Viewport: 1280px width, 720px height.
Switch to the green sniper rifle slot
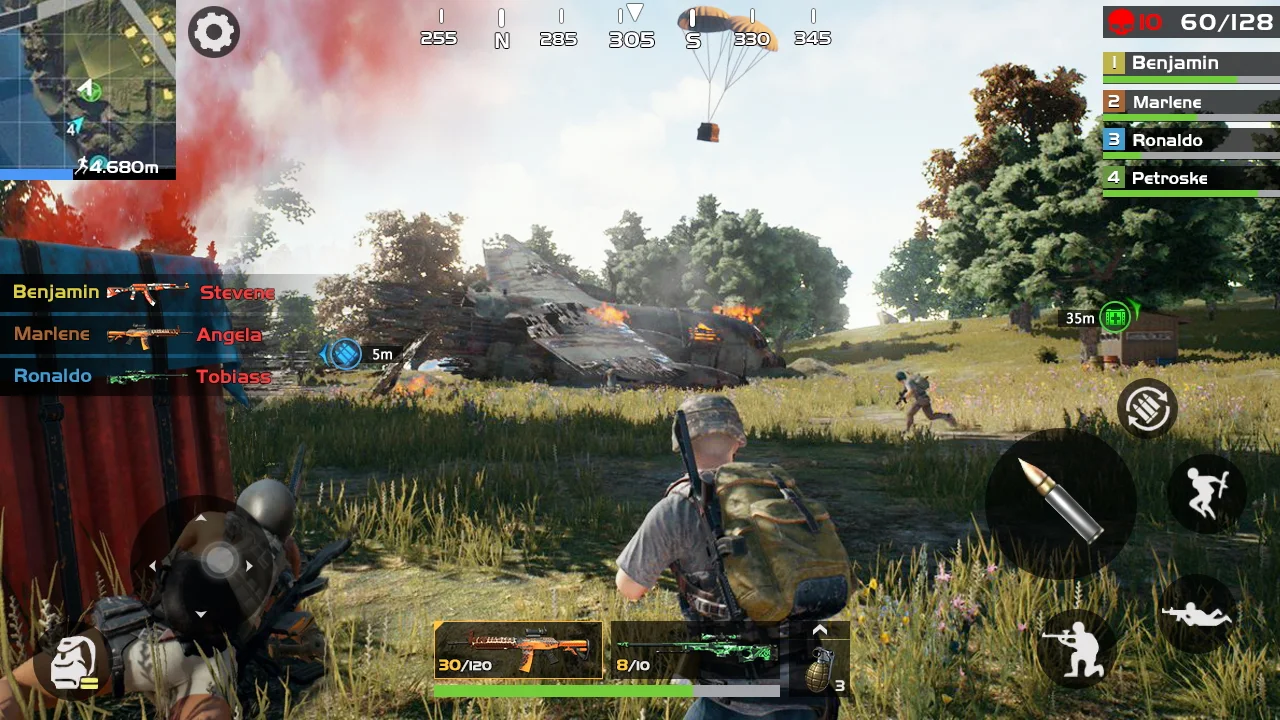[x=694, y=650]
